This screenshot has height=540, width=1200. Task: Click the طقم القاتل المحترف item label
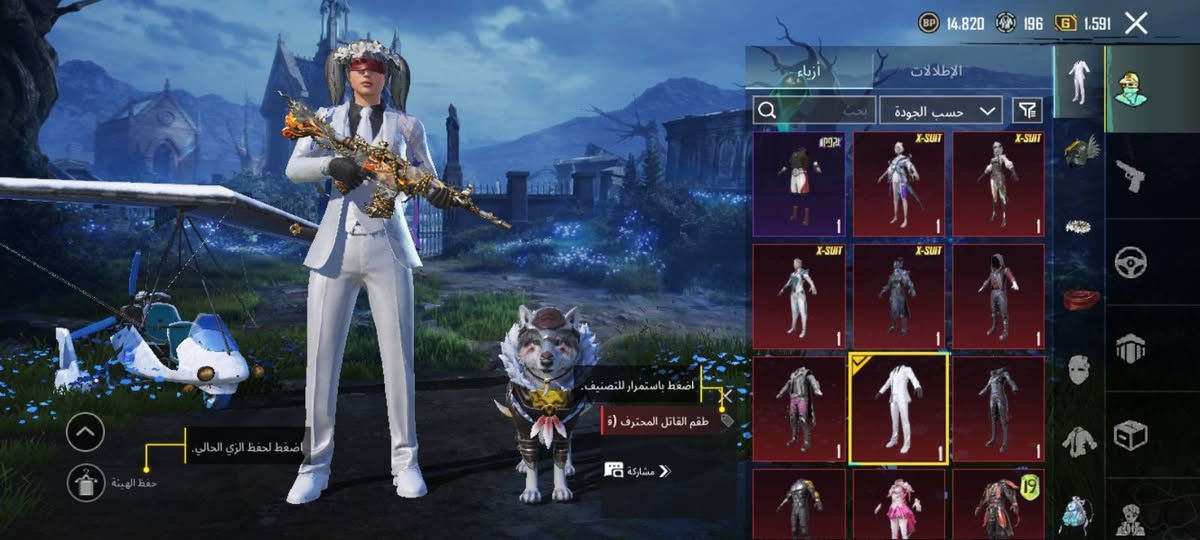point(662,421)
